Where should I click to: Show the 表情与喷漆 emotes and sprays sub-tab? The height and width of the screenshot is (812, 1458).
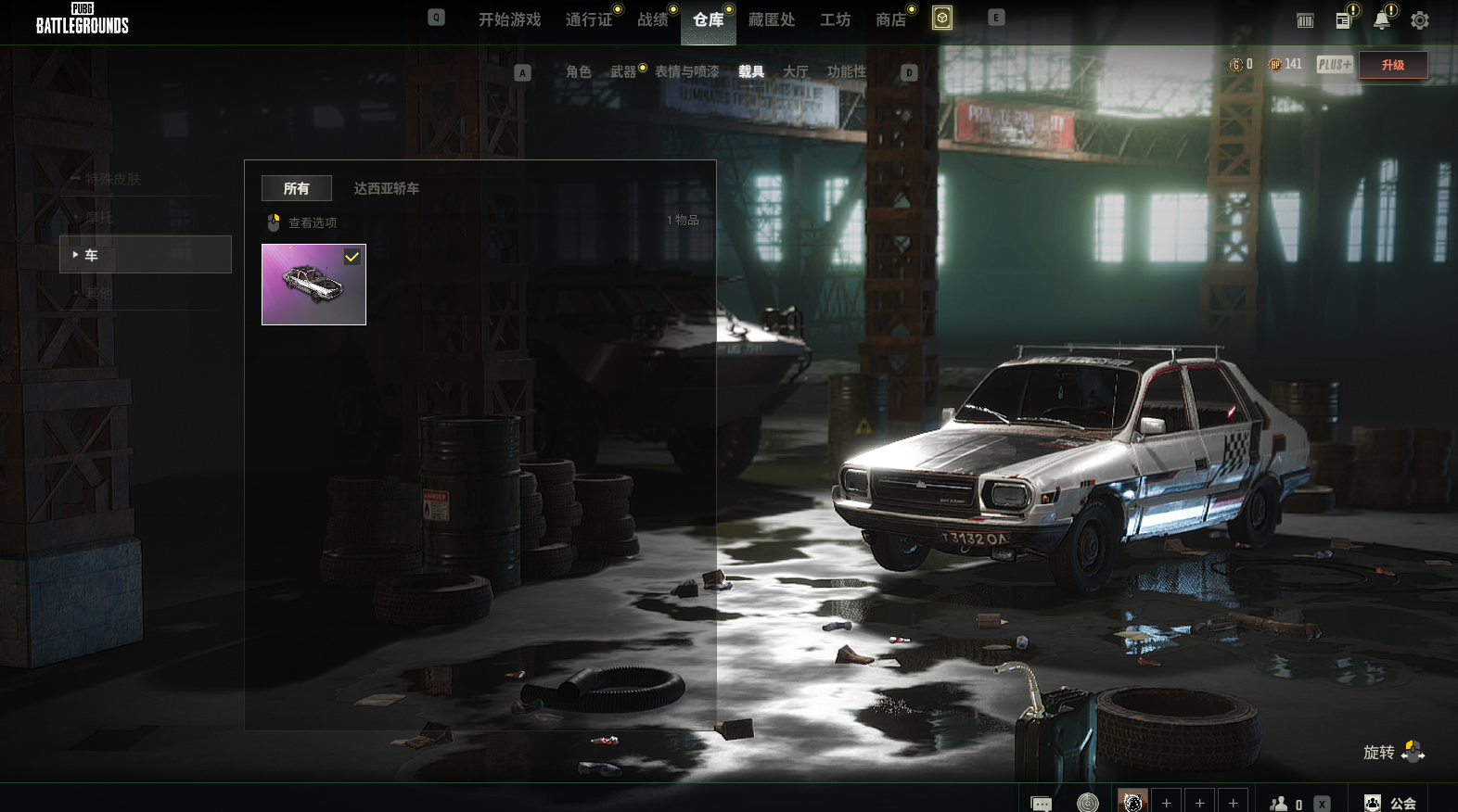686,71
